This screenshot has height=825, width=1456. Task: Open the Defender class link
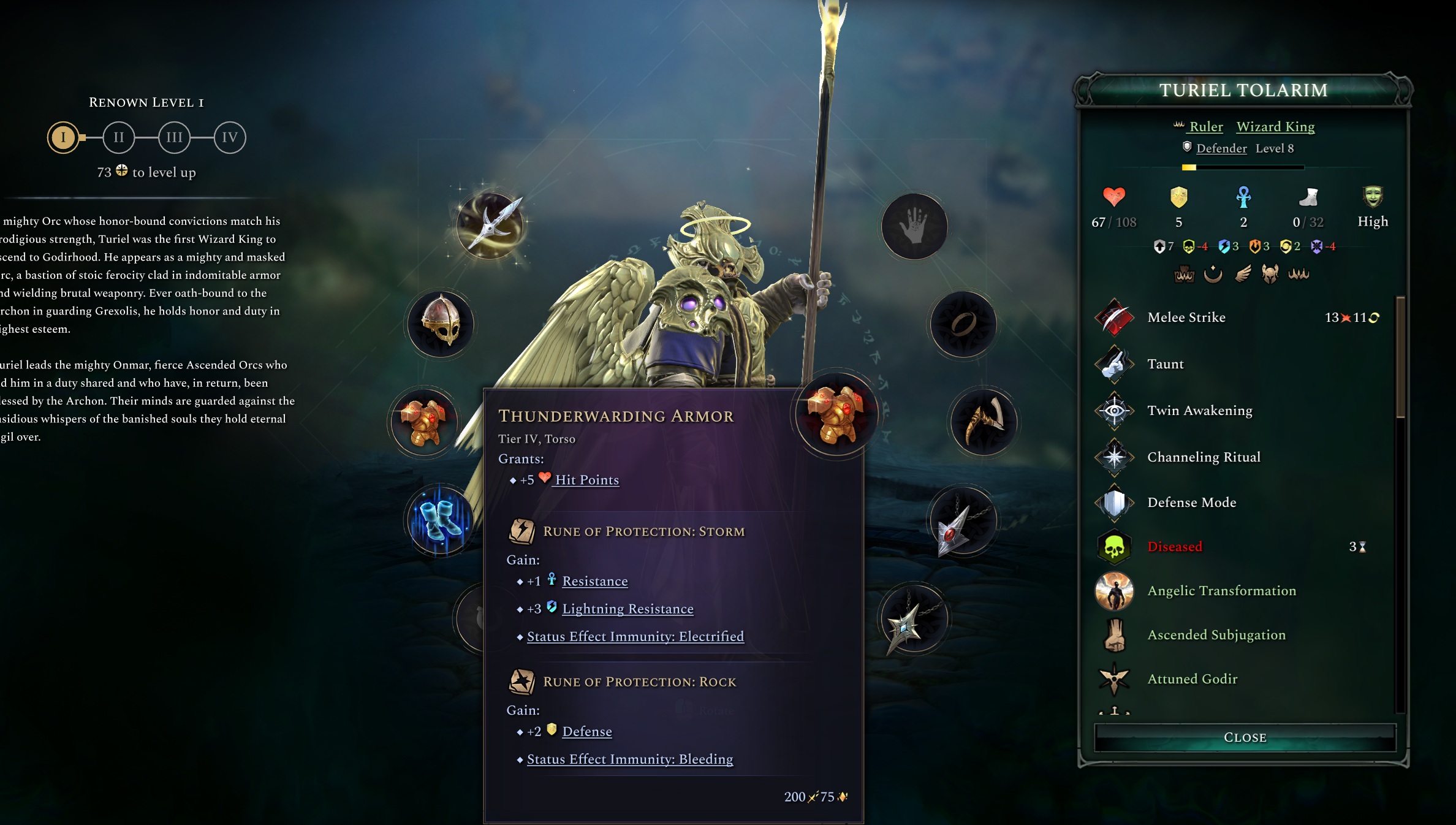click(1222, 148)
